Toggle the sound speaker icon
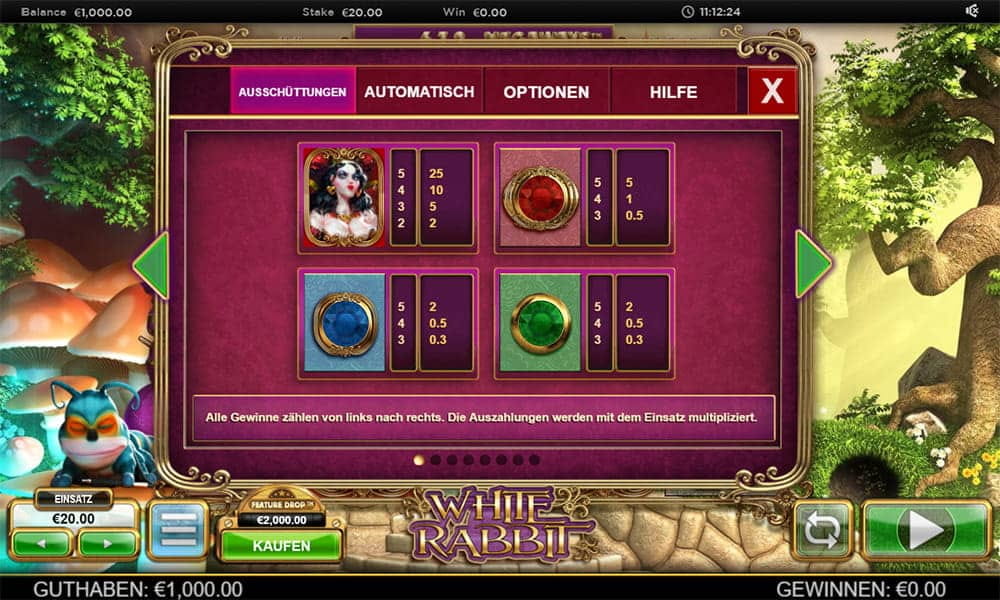 click(971, 12)
